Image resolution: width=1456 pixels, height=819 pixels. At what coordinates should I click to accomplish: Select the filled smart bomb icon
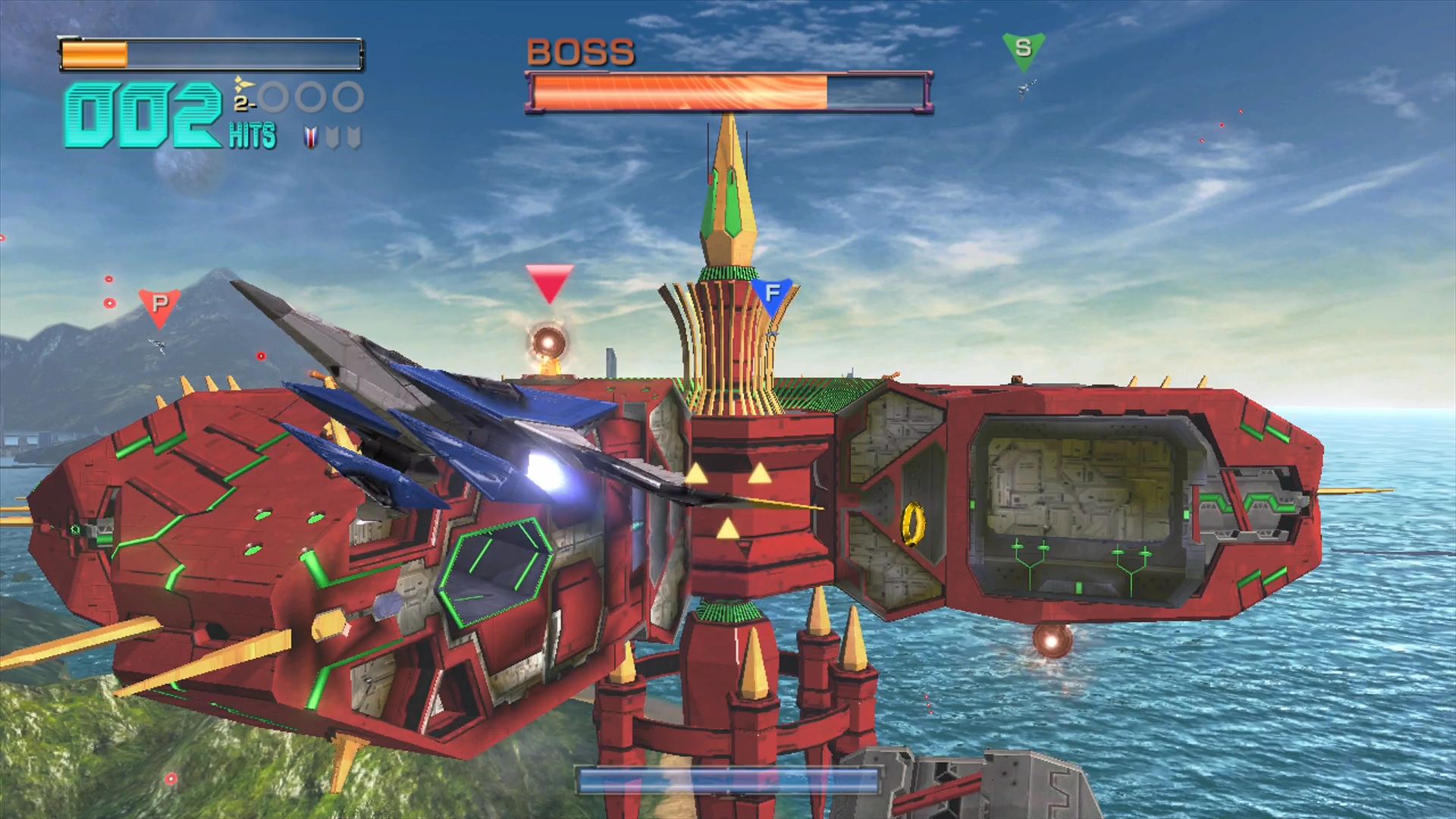pyautogui.click(x=310, y=137)
